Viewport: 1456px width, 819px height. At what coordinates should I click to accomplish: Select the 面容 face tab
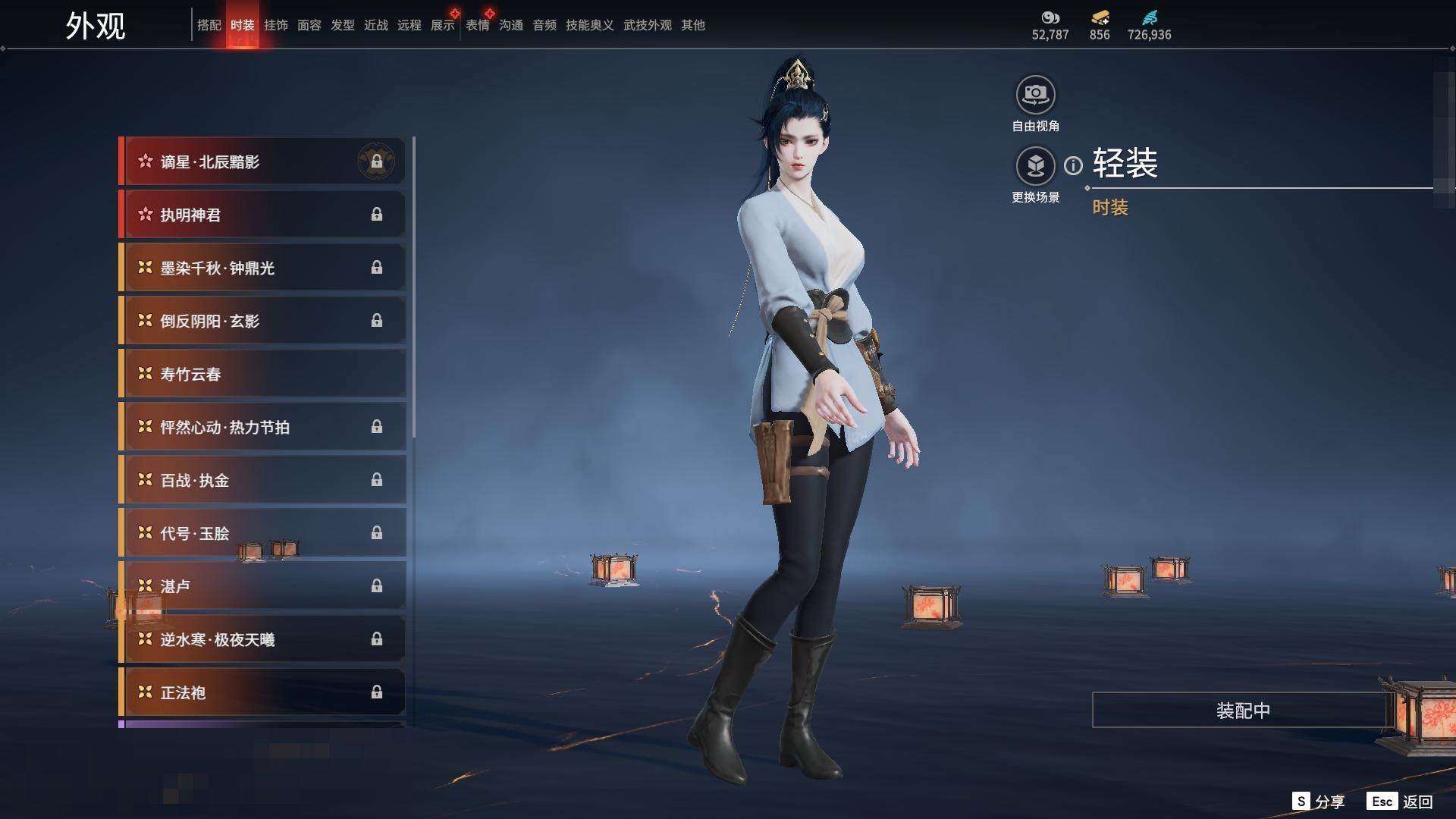click(x=309, y=25)
